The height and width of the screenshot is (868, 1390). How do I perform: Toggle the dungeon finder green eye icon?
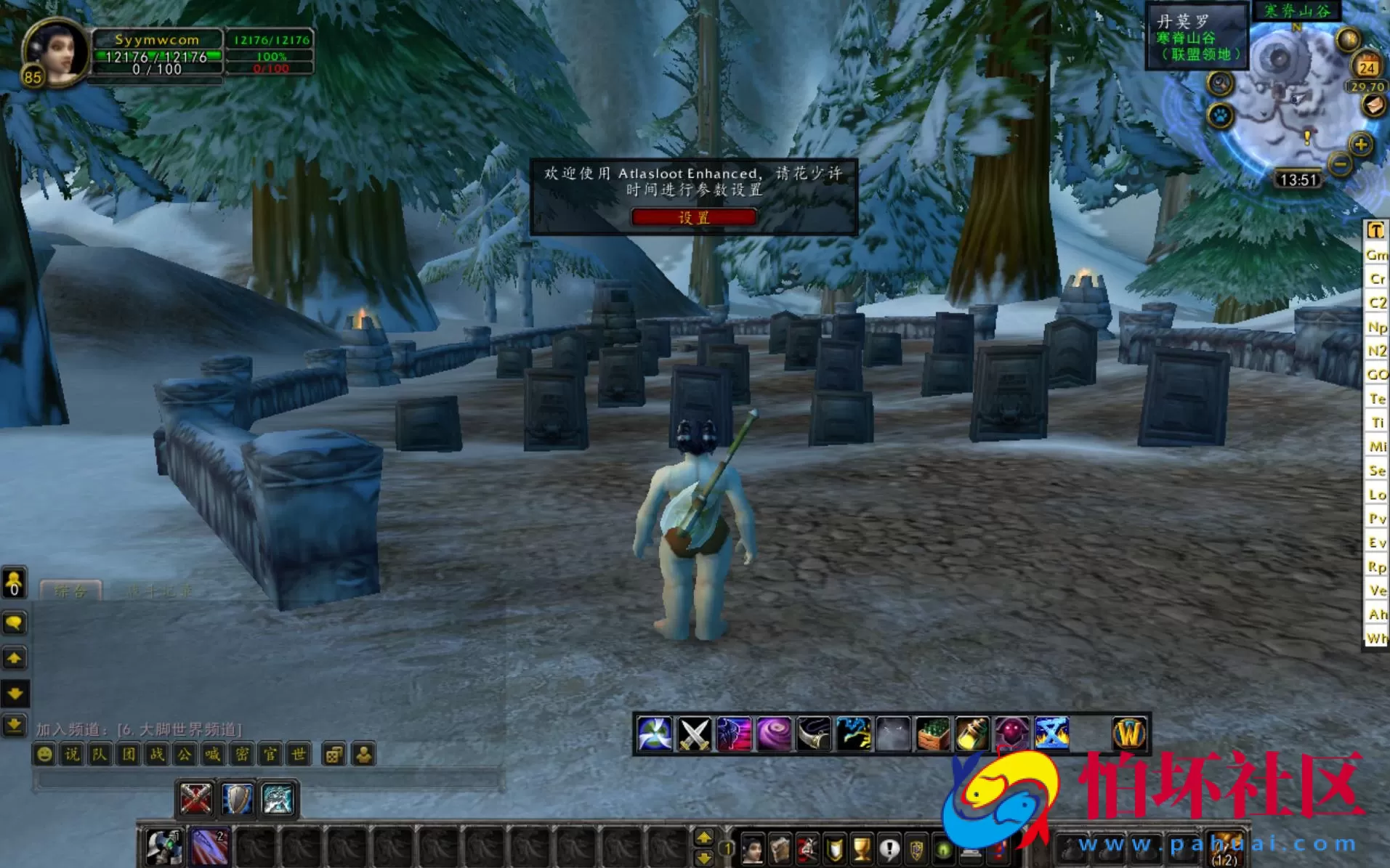coord(943,848)
